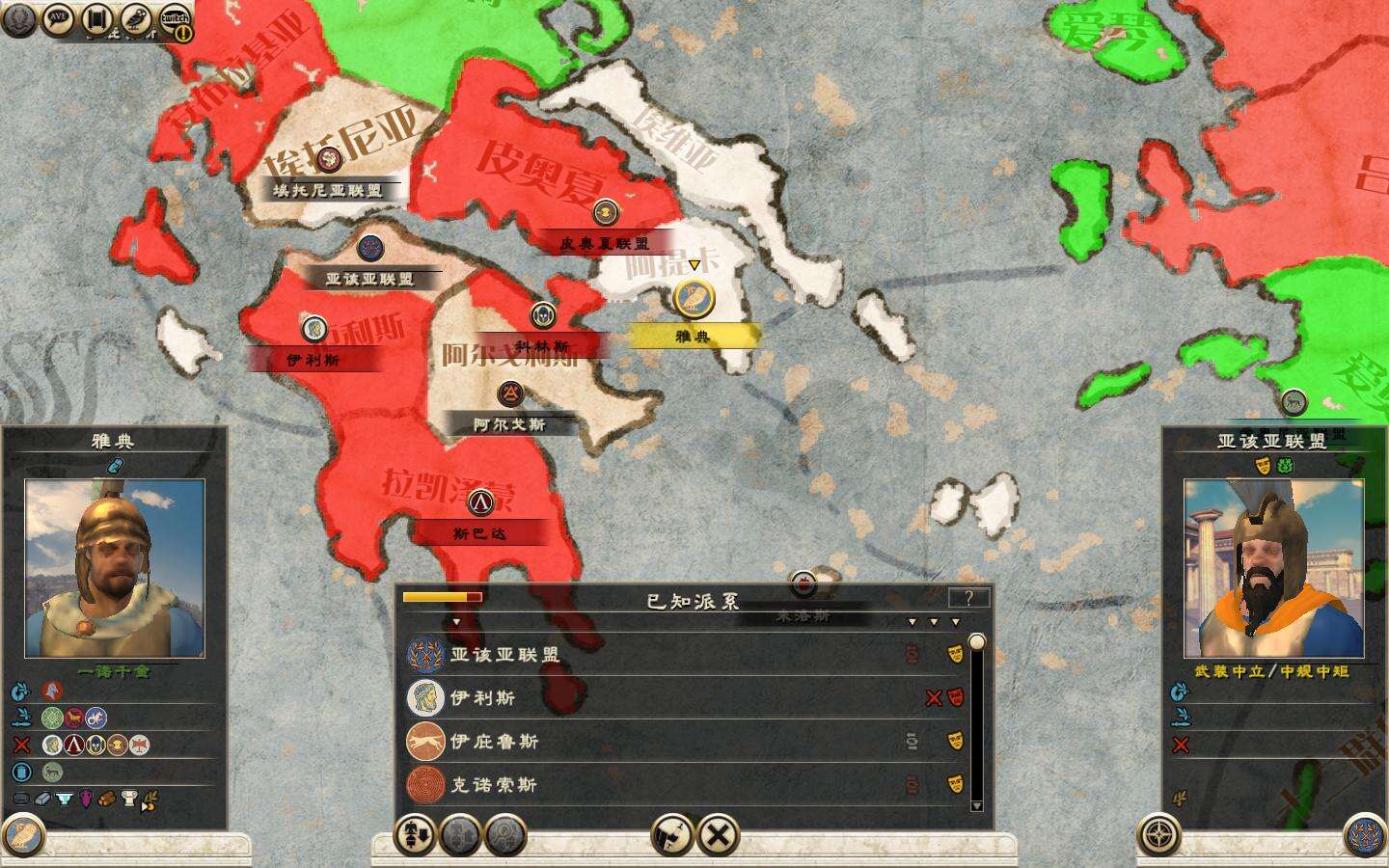The width and height of the screenshot is (1389, 868).
Task: Select the 斯巴达 faction label on the map
Action: (479, 532)
